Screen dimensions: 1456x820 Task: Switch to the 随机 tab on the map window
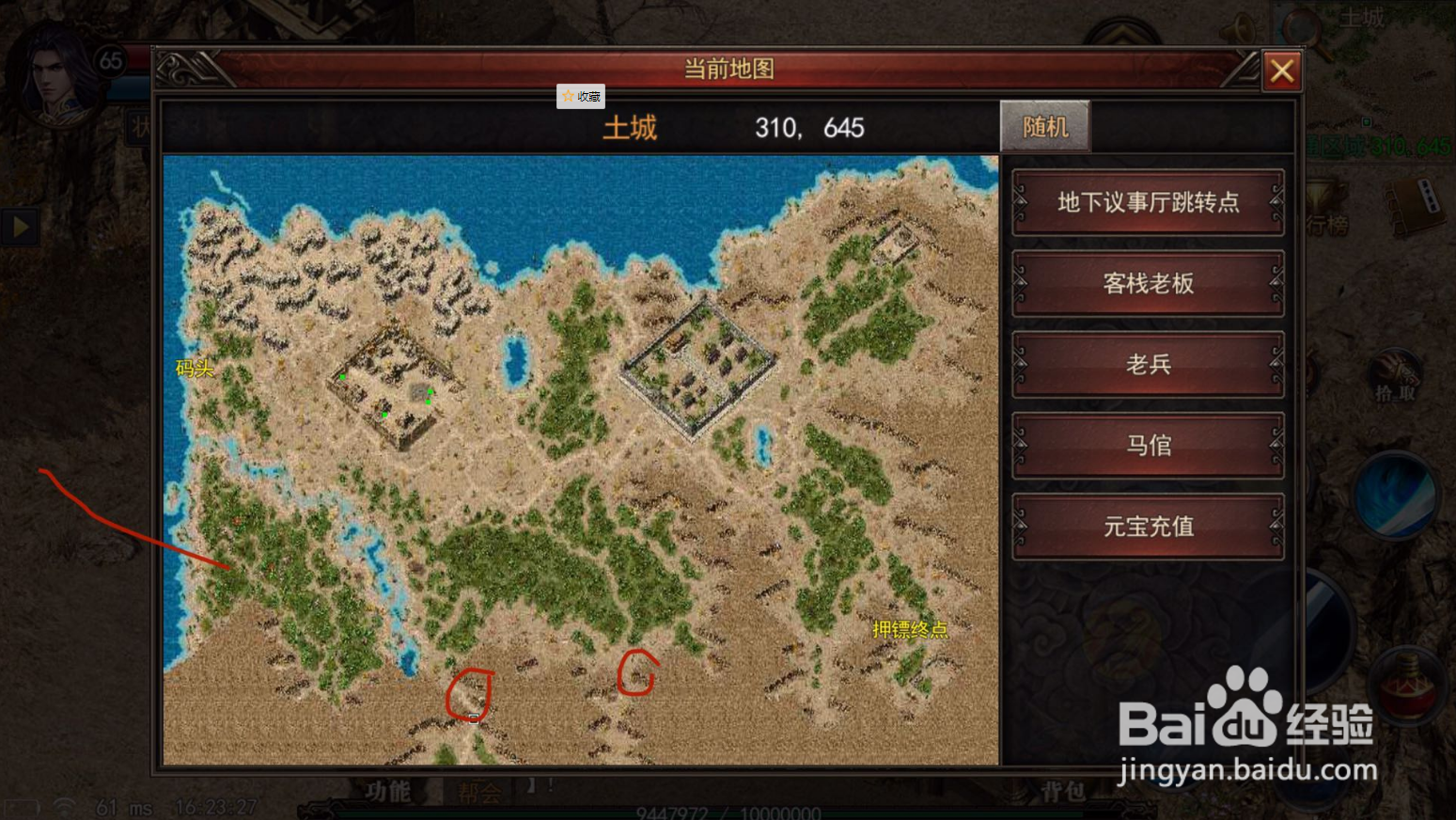[1044, 125]
